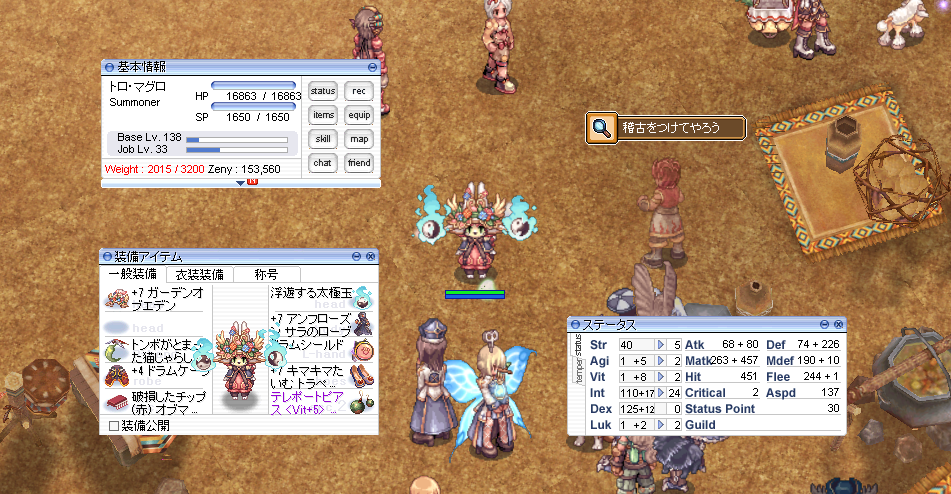Viewport: 951px width, 494px height.
Task: Open the equip window
Action: (x=359, y=115)
